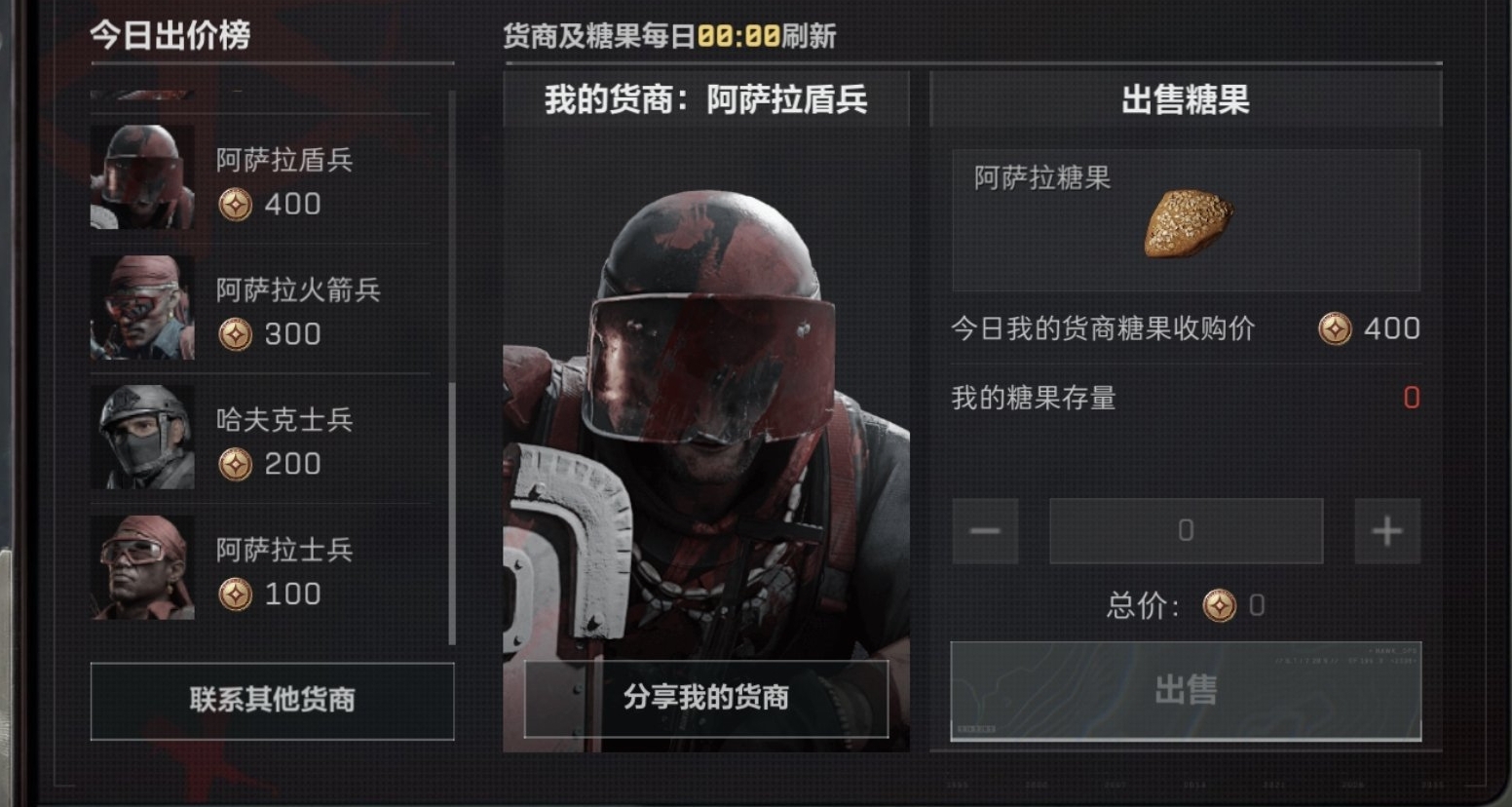
Task: Click the coin icon beside 哈夫克士兵's 200 bid
Action: 234,466
